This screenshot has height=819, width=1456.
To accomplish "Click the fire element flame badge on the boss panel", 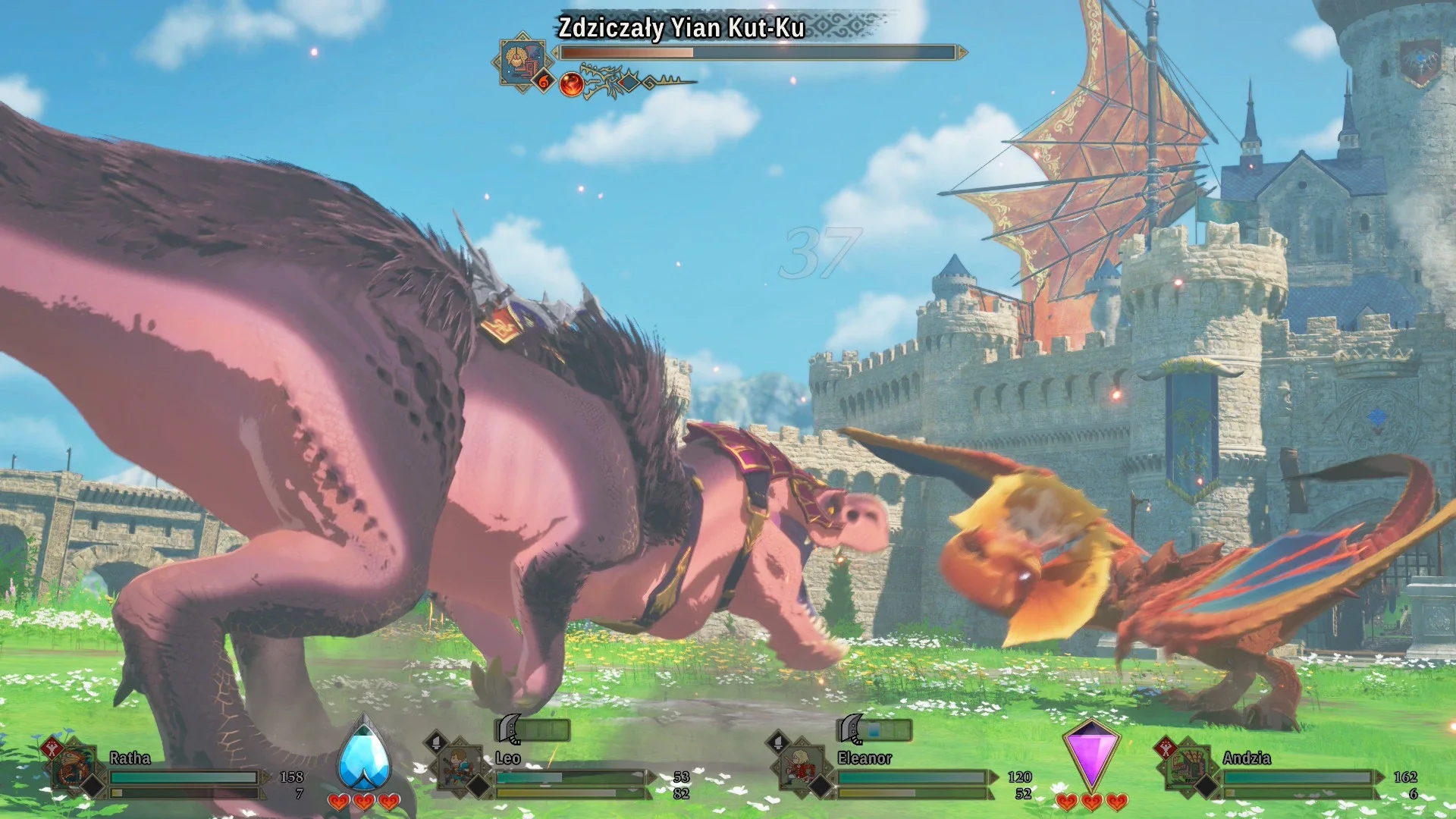I will tap(544, 80).
